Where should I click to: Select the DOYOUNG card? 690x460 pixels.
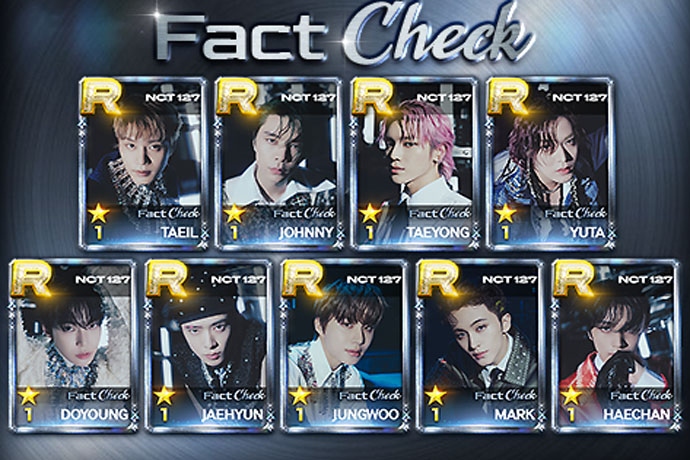(x=71, y=343)
